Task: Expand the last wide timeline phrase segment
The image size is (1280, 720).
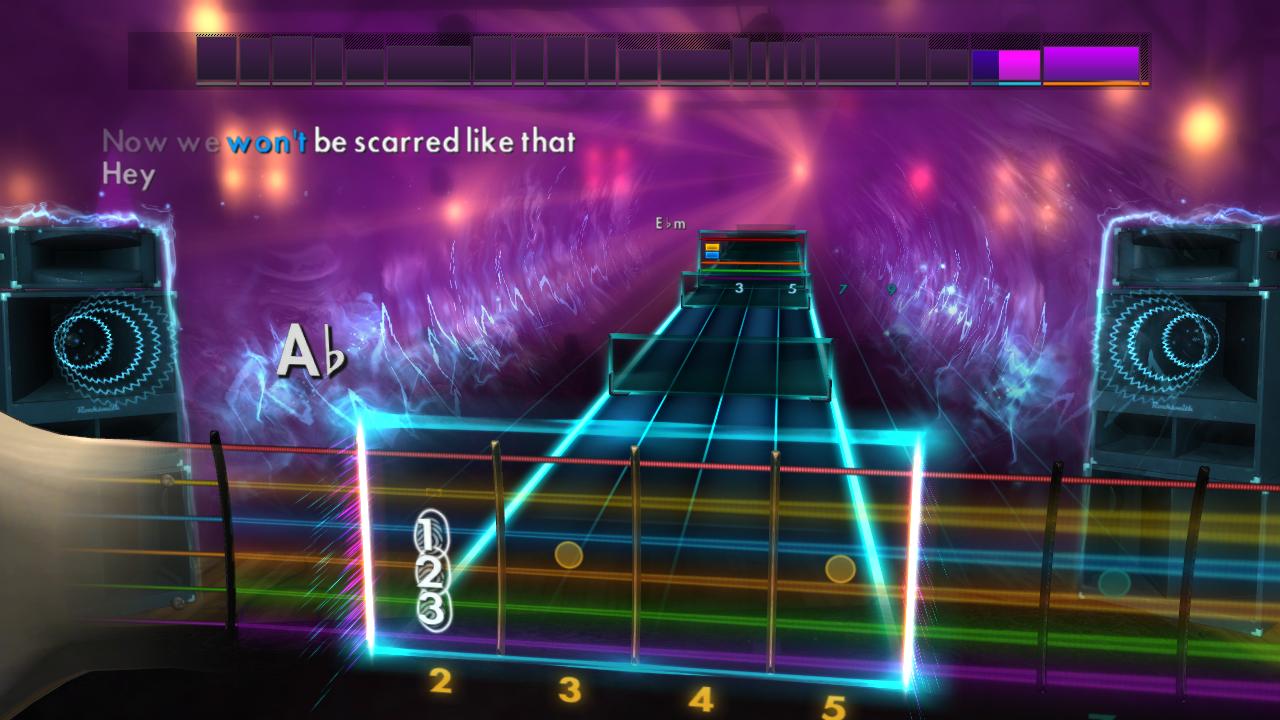Action: (1090, 62)
